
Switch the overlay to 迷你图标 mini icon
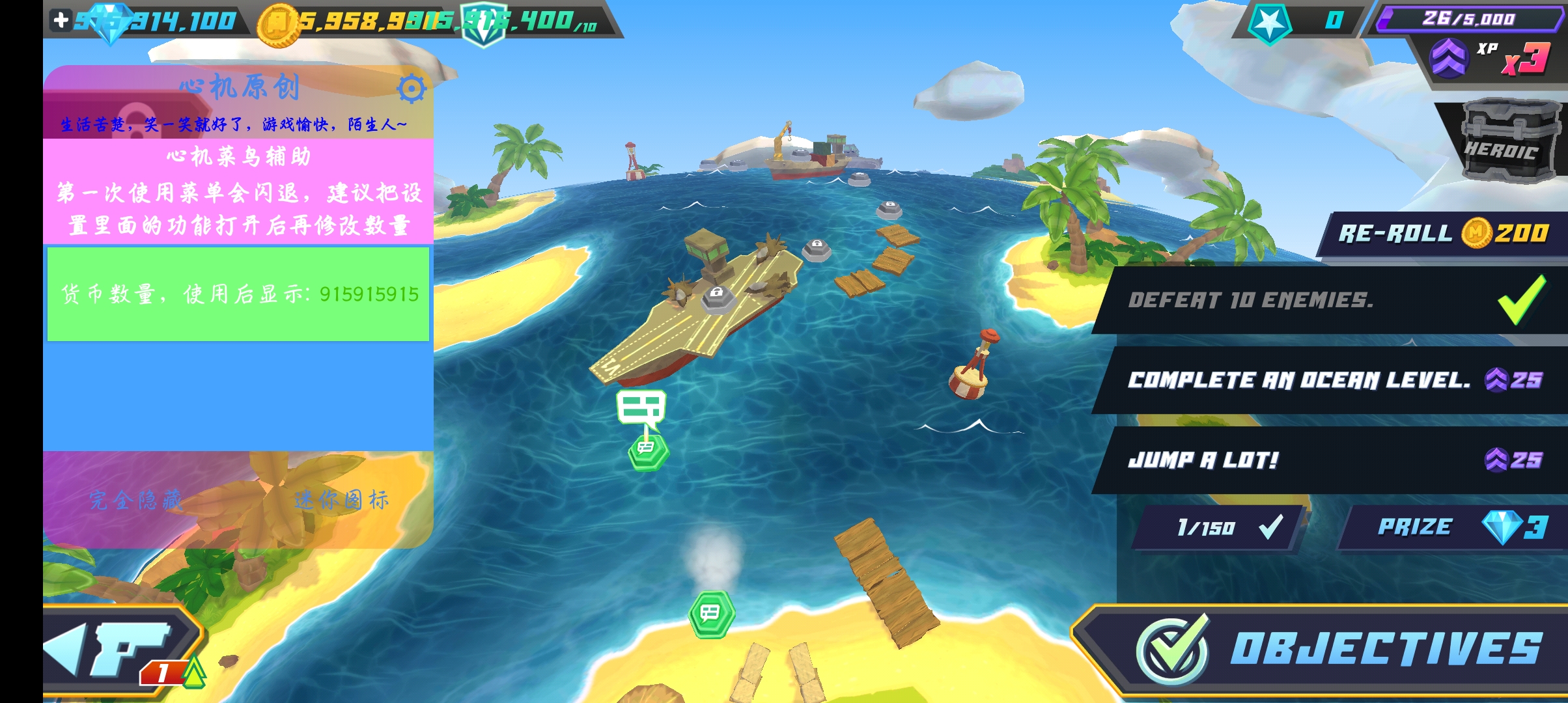coord(341,500)
